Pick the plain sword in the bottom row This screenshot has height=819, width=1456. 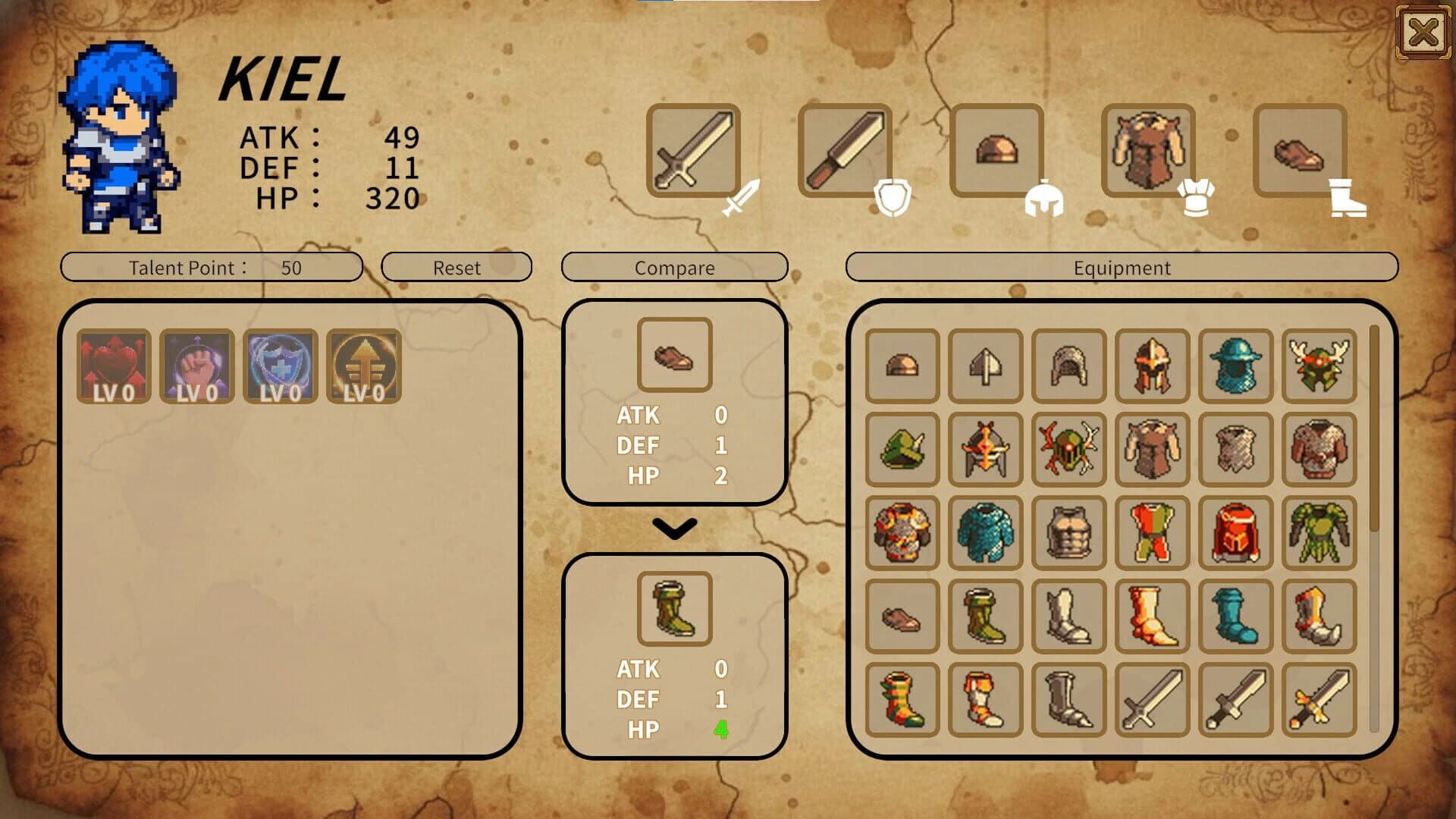1150,698
